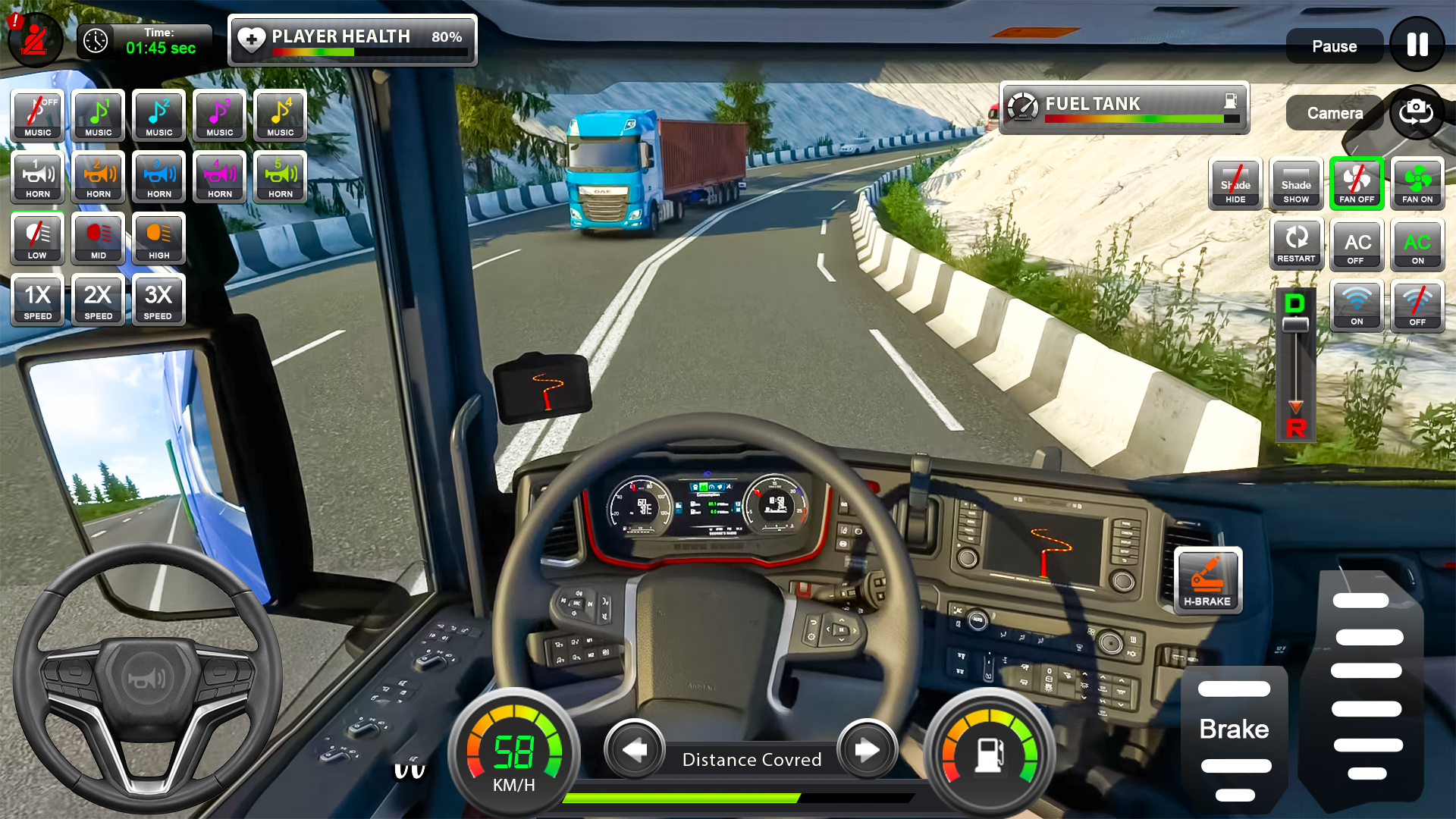Image resolution: width=1456 pixels, height=819 pixels.
Task: Set headlights to HIGH beam
Action: coord(158,239)
